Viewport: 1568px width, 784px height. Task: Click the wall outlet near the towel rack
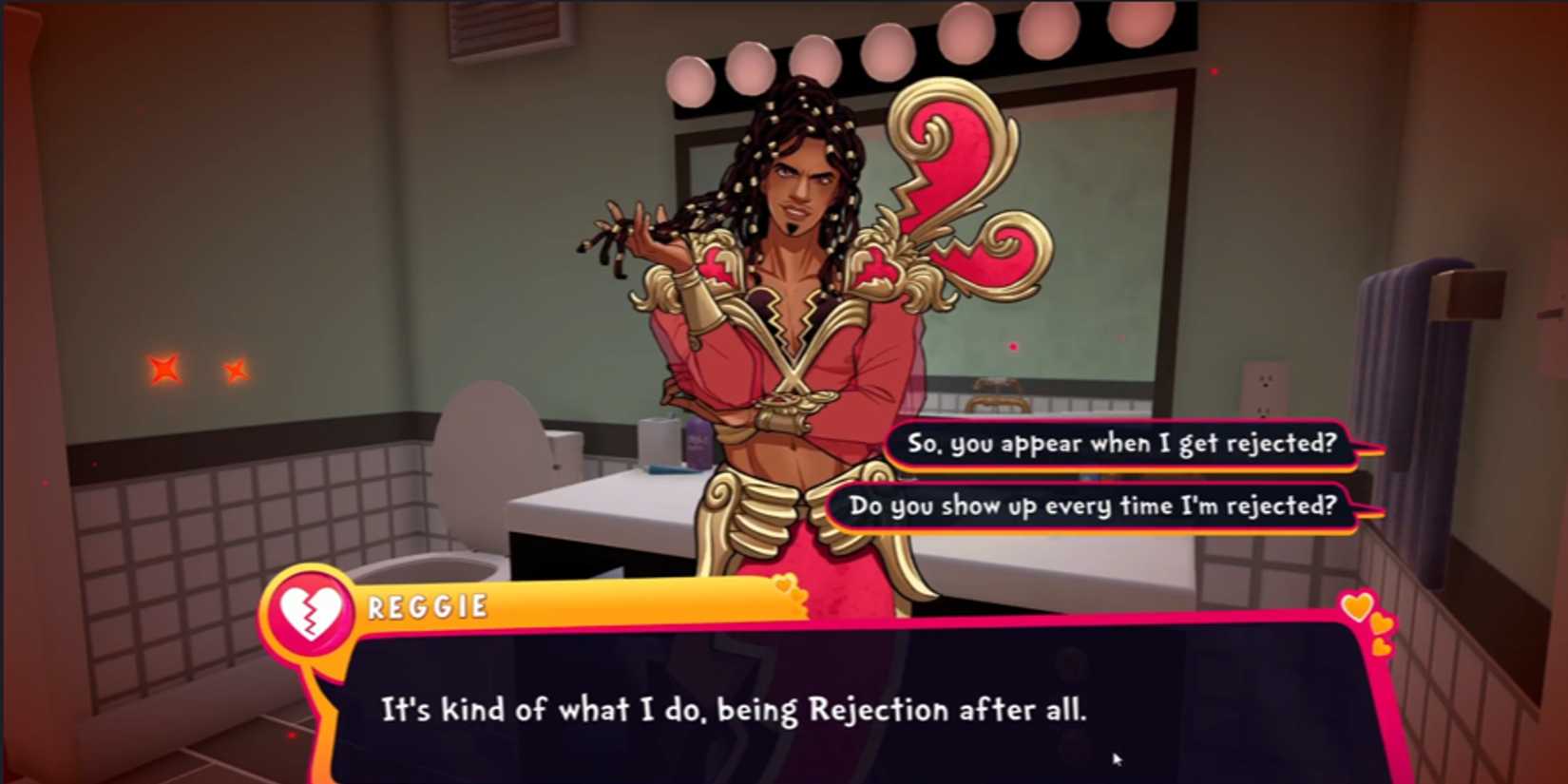(x=1264, y=380)
